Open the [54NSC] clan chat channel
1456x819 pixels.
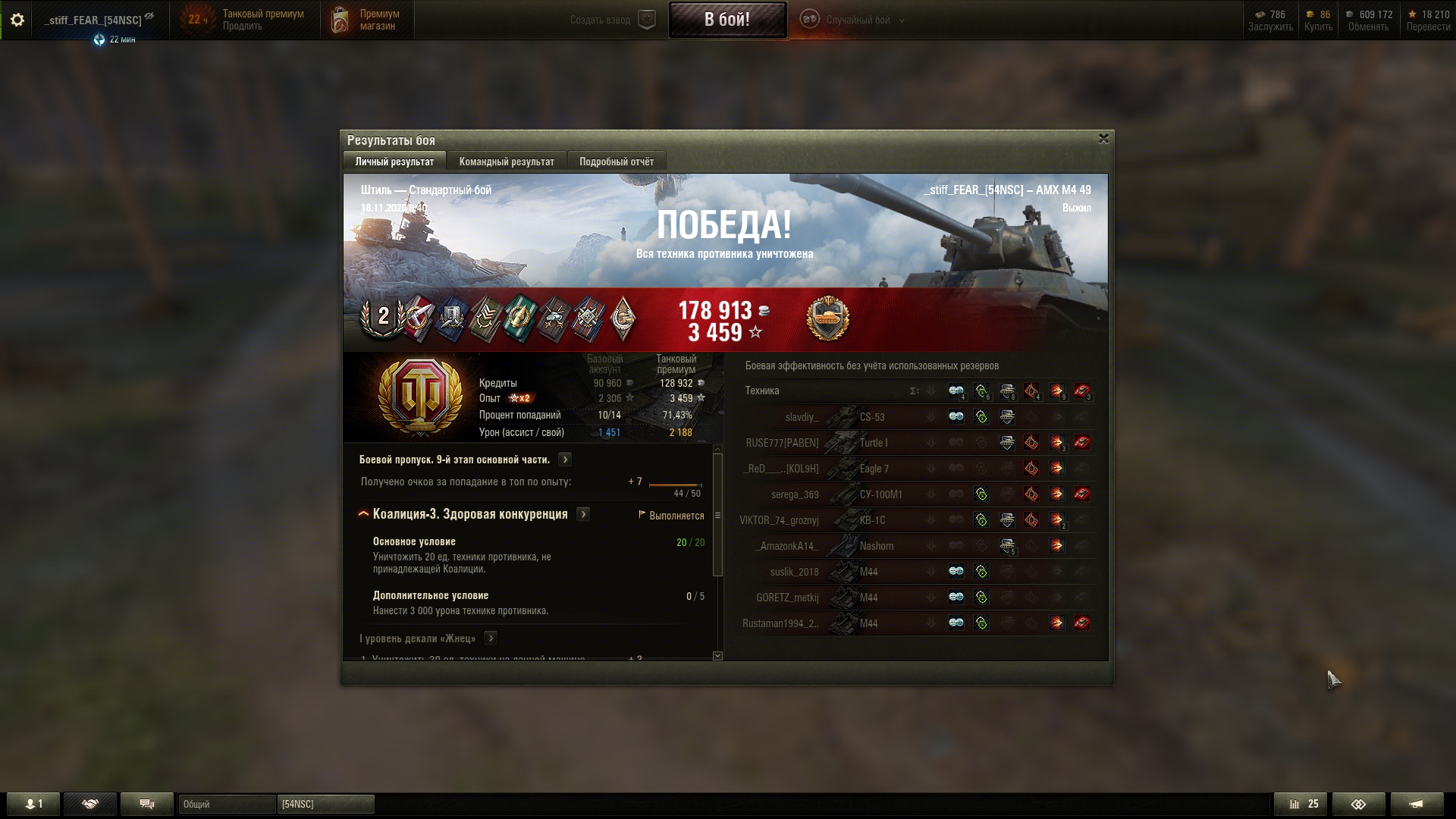click(325, 804)
